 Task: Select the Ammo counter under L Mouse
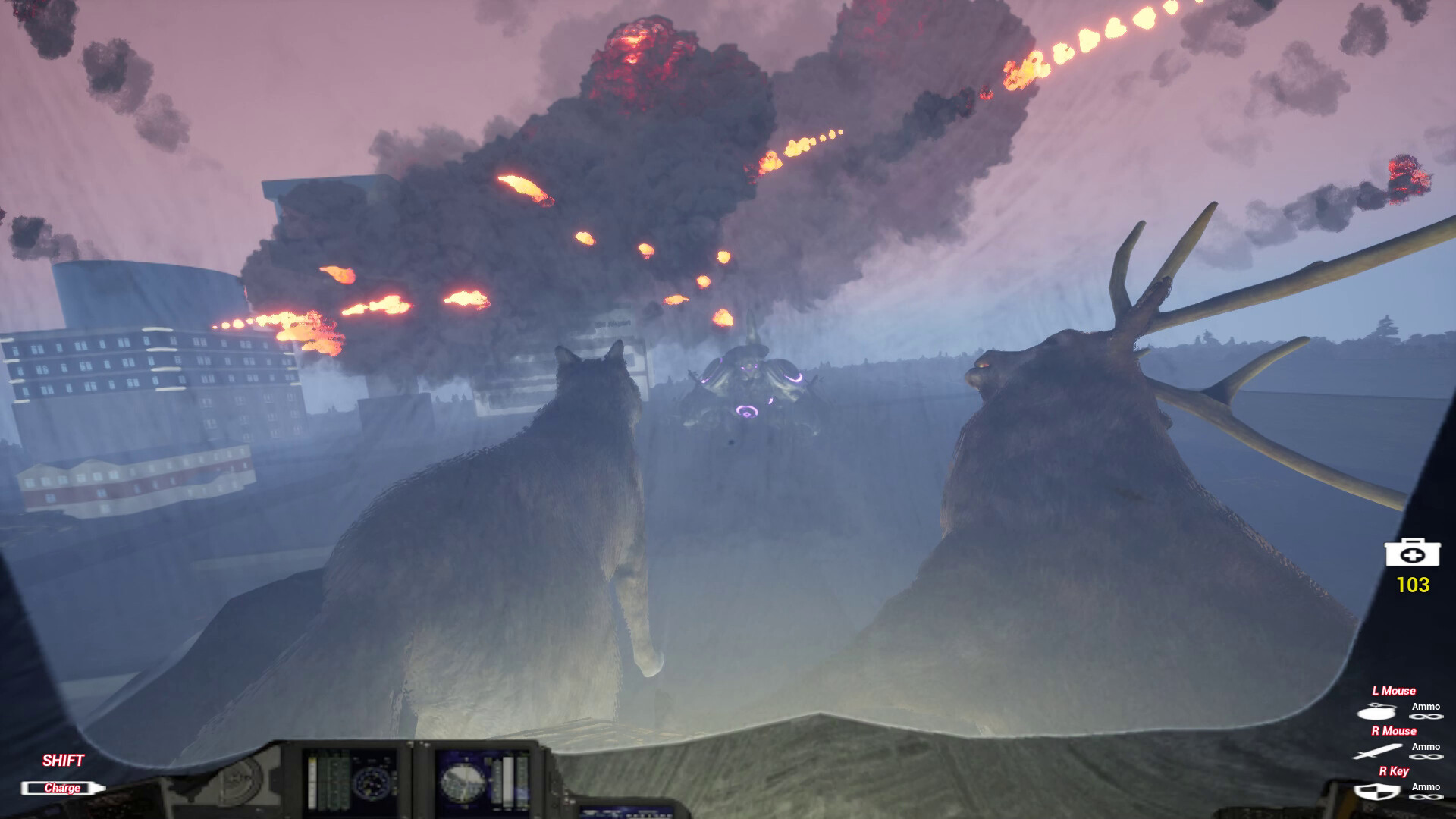pyautogui.click(x=1426, y=707)
